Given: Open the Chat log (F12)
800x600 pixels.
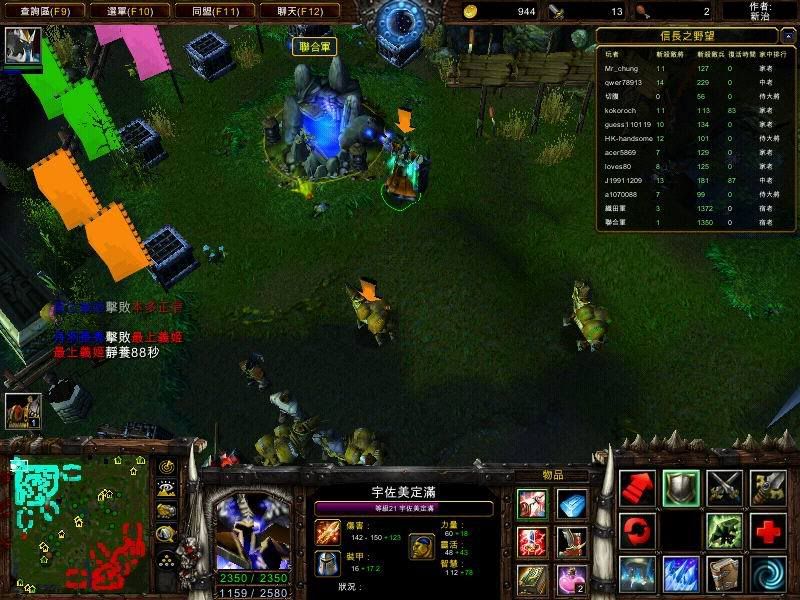Looking at the screenshot, I should click(299, 11).
